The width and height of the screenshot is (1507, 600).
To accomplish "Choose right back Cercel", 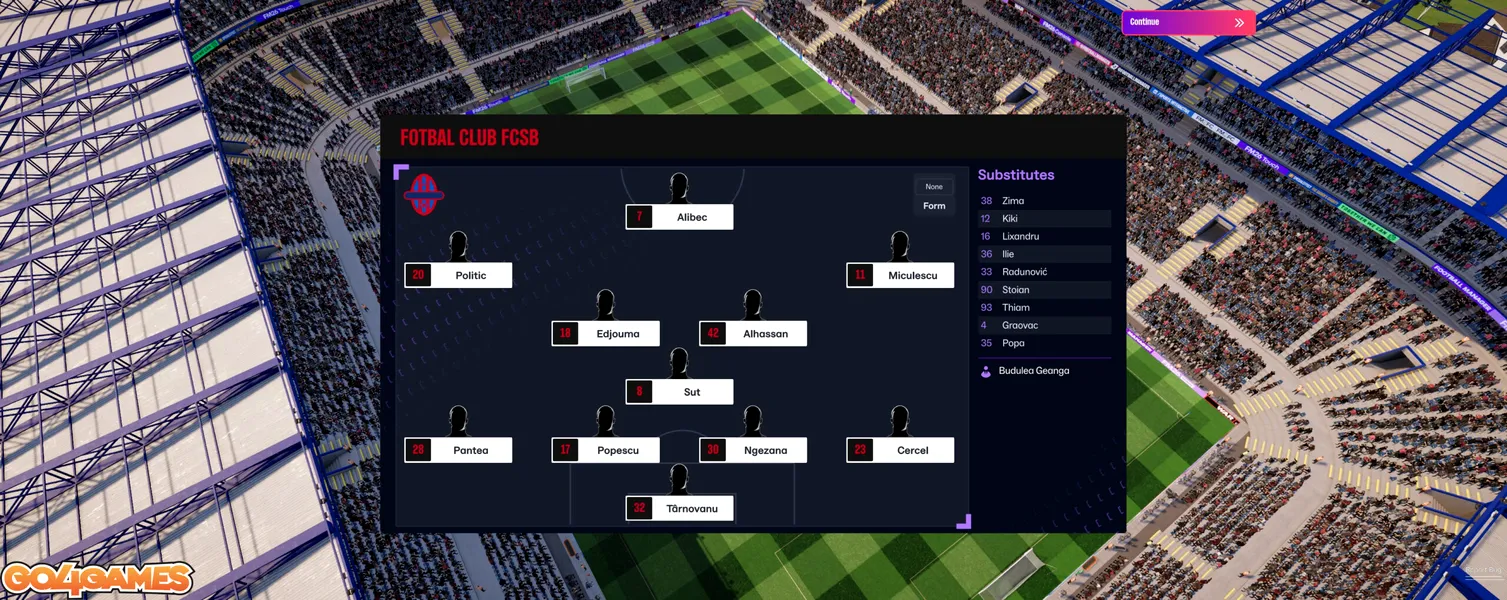I will [900, 450].
